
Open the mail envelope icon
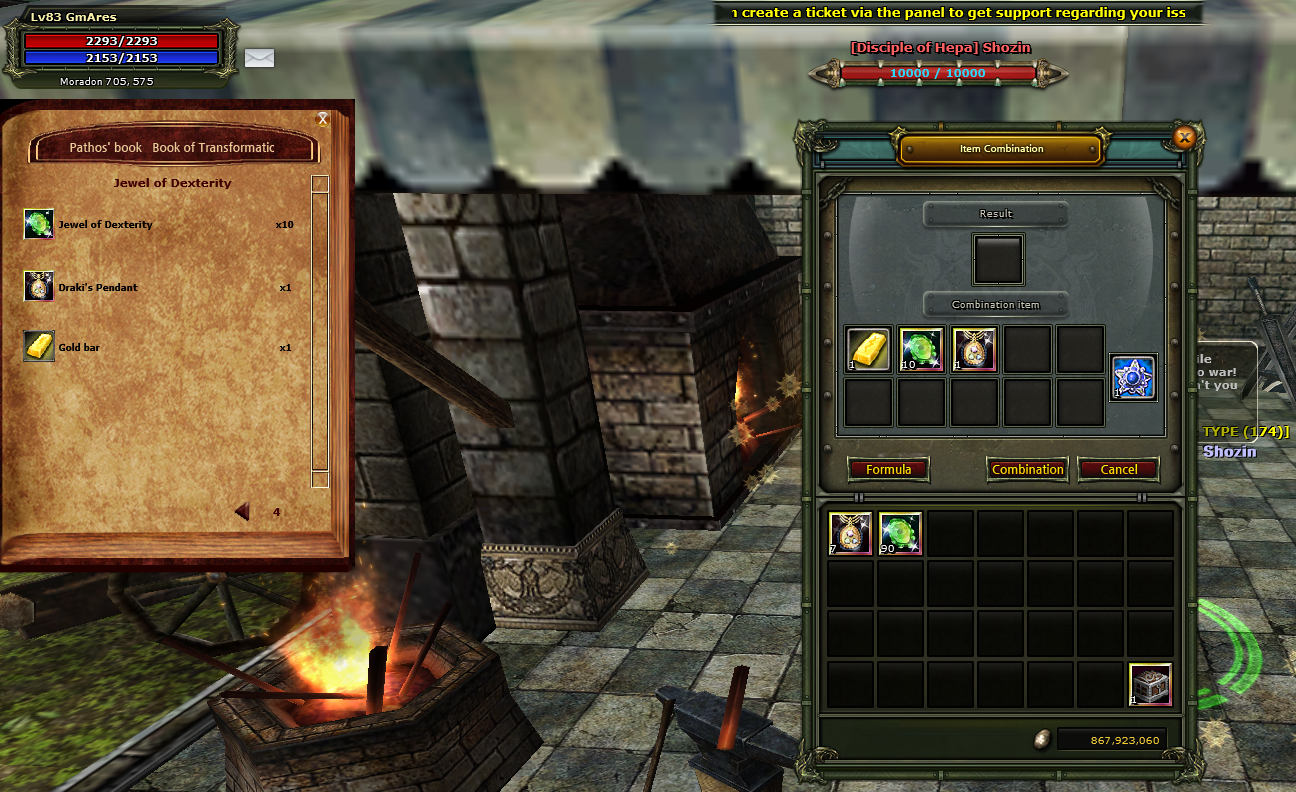click(259, 58)
